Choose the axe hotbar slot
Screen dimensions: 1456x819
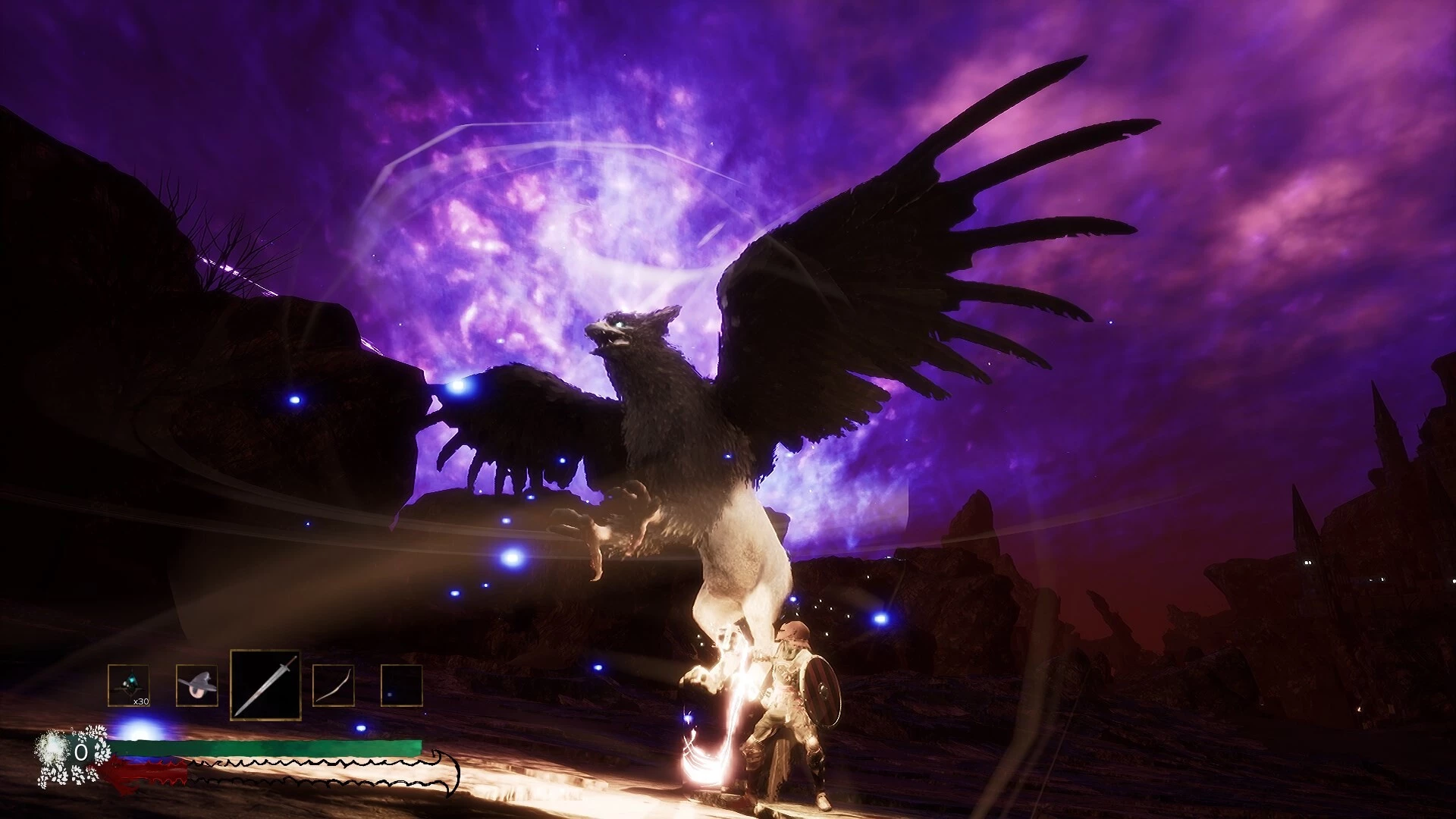[196, 686]
